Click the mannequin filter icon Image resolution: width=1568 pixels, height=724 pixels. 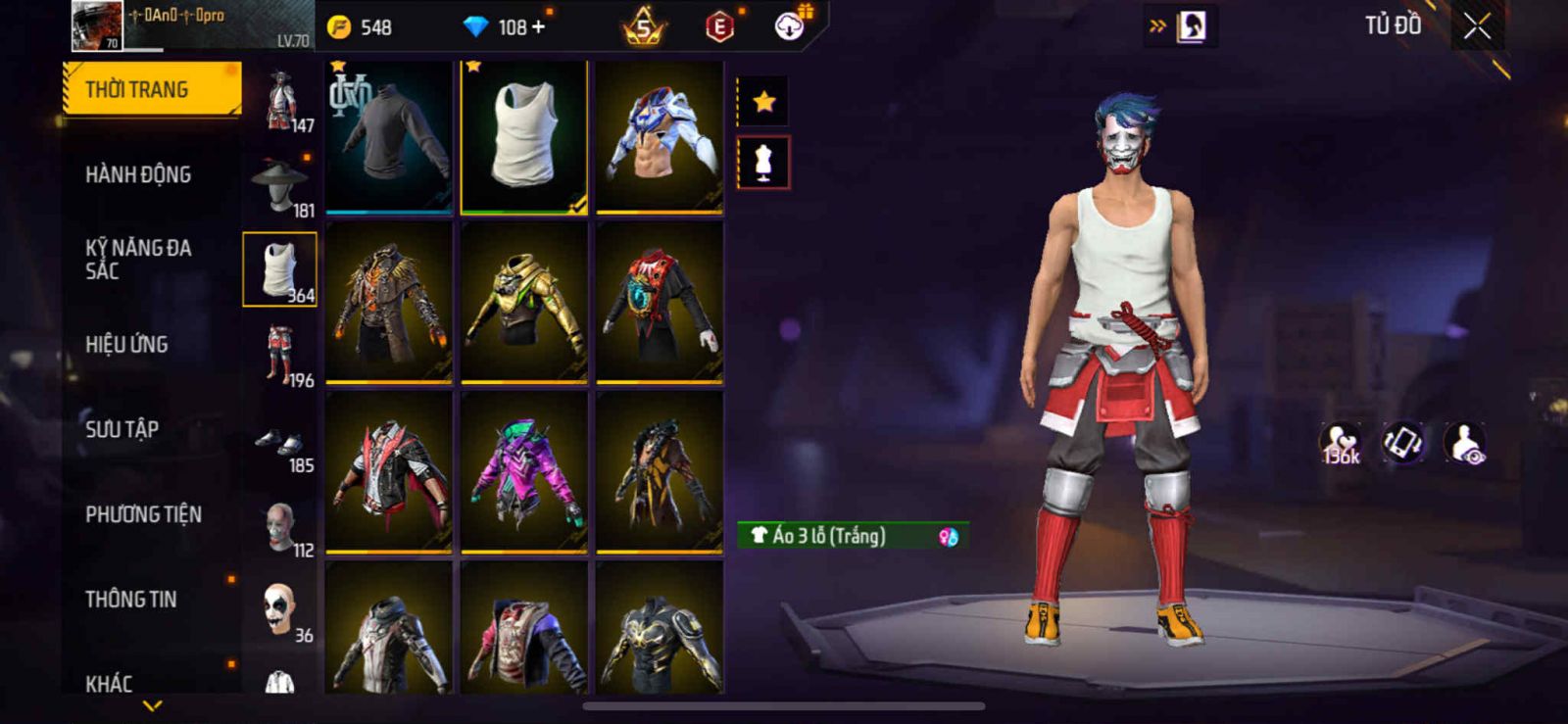[763, 163]
